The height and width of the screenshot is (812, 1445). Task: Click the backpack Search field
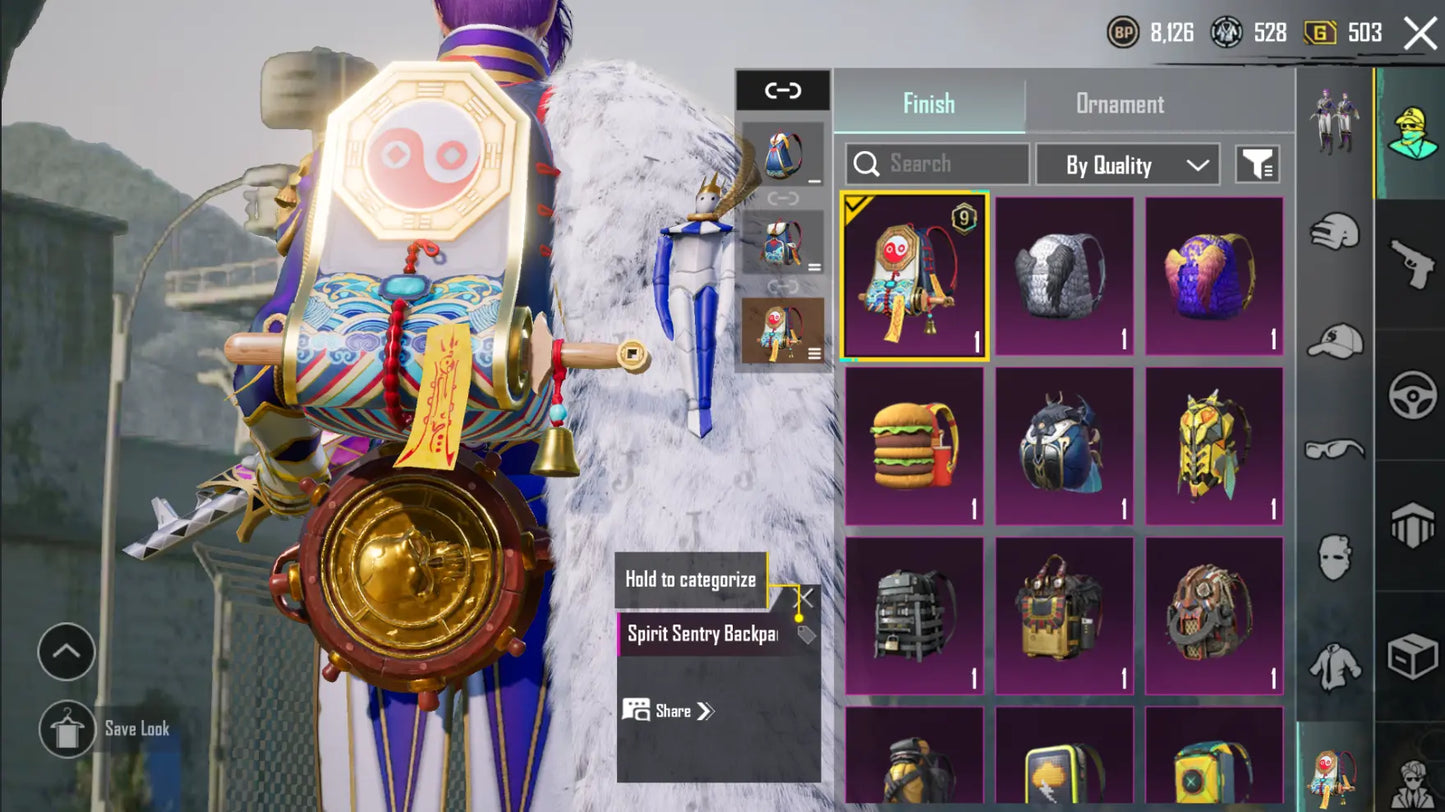(937, 164)
